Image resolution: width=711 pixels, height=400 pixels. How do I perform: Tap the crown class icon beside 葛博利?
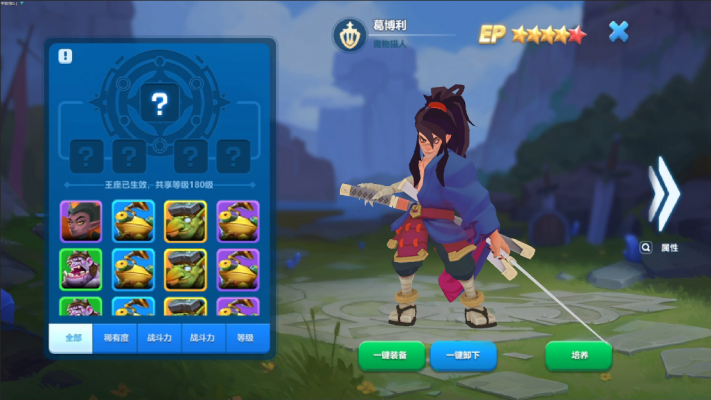pos(350,33)
